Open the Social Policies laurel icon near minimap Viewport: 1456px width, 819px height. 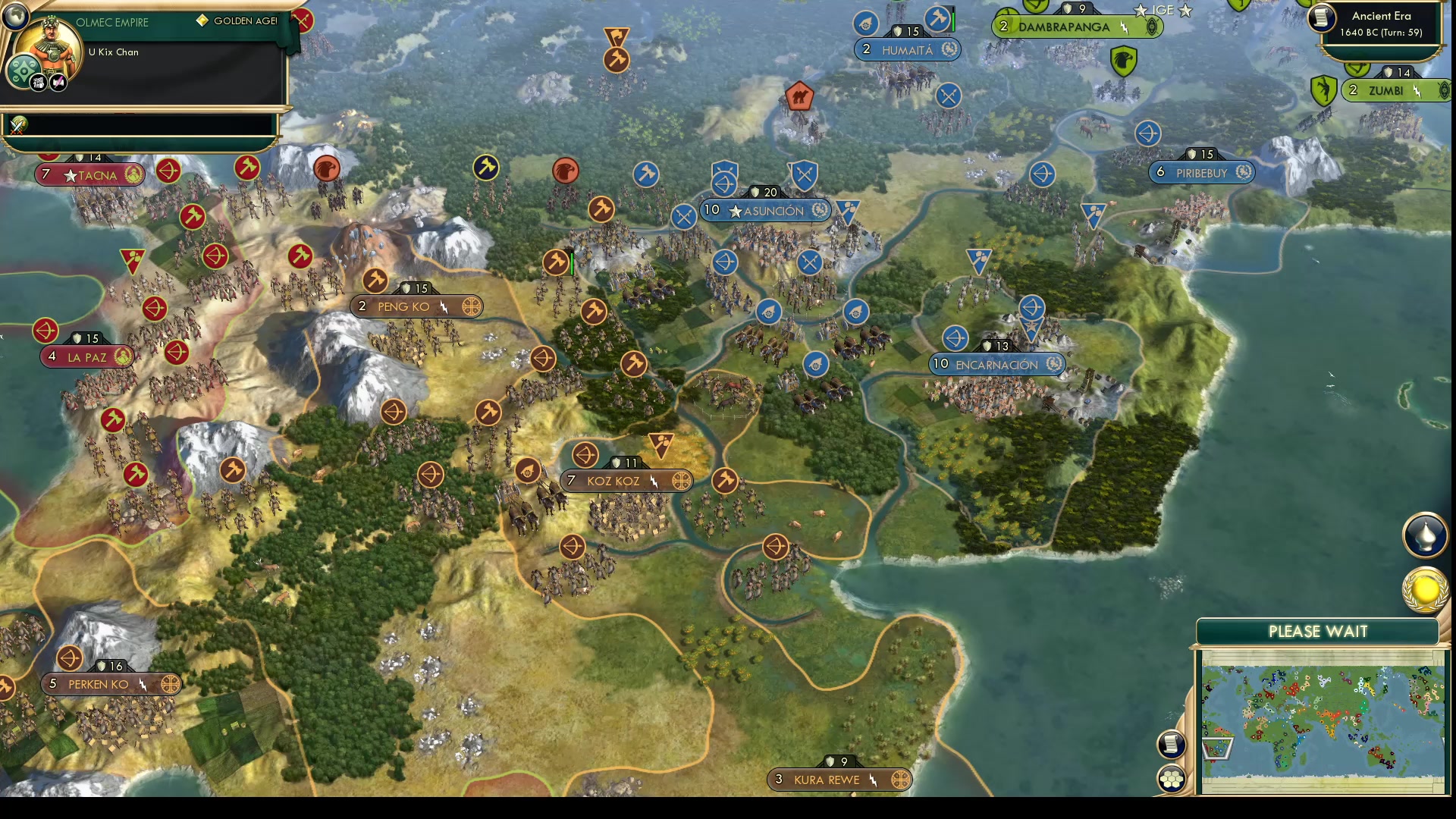pyautogui.click(x=1424, y=588)
